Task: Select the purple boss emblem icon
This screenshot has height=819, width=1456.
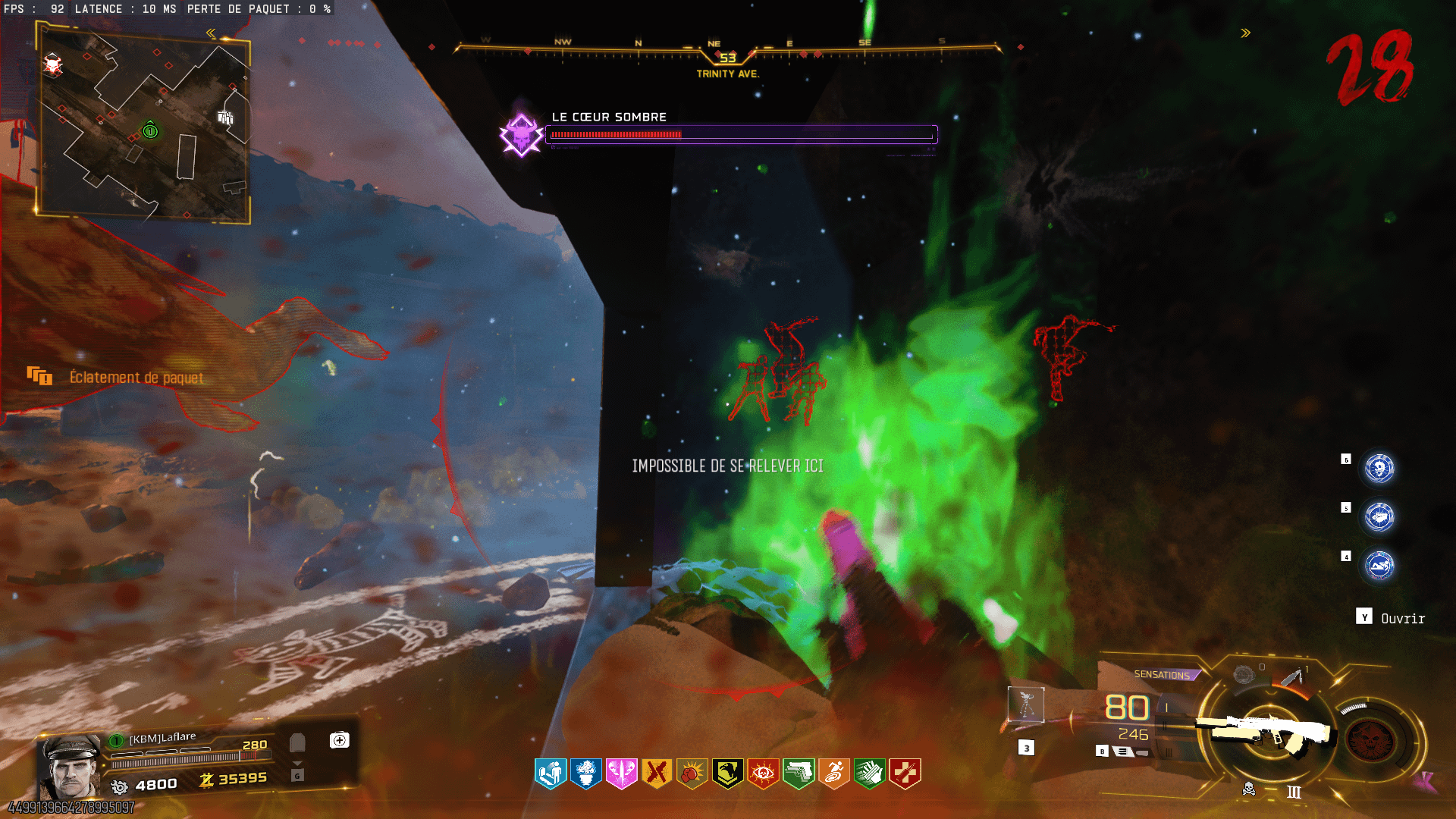Action: [521, 135]
